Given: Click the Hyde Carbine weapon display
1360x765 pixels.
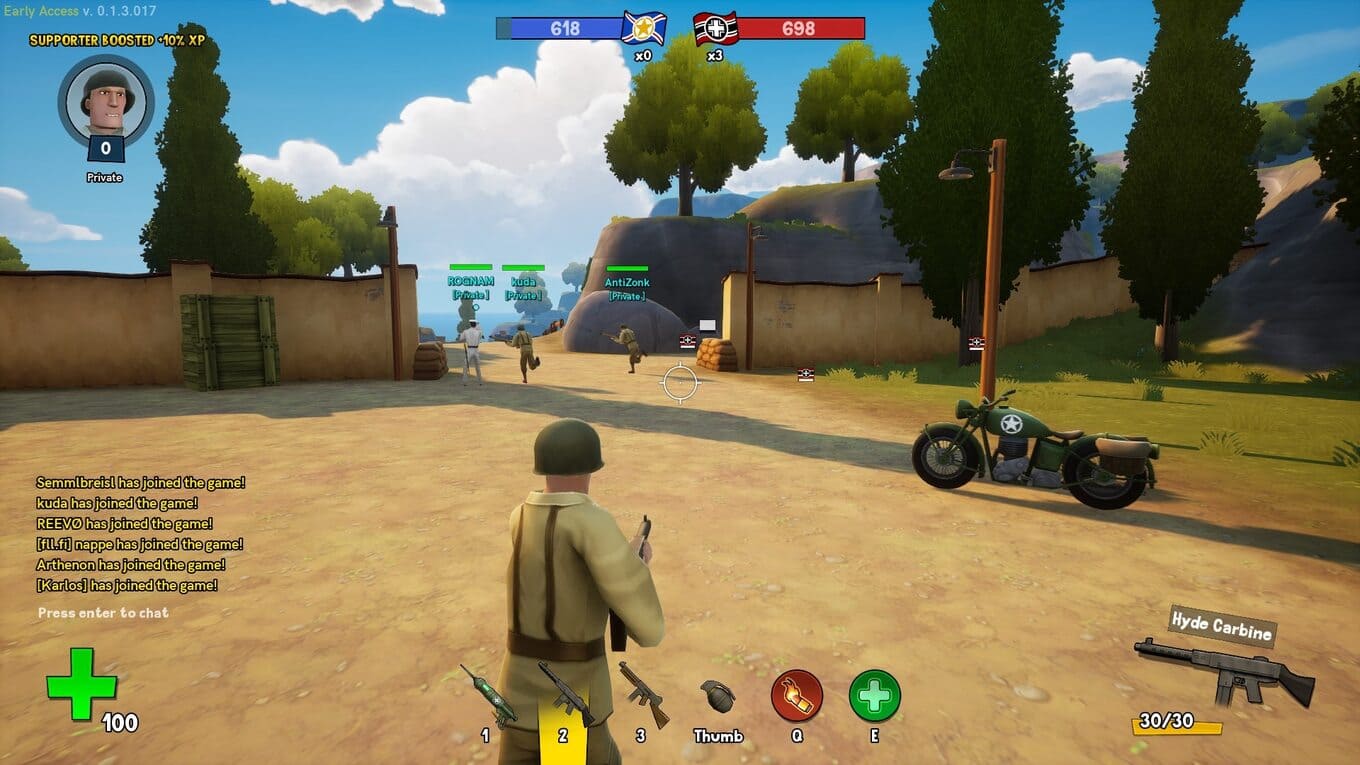Looking at the screenshot, I should (1224, 666).
